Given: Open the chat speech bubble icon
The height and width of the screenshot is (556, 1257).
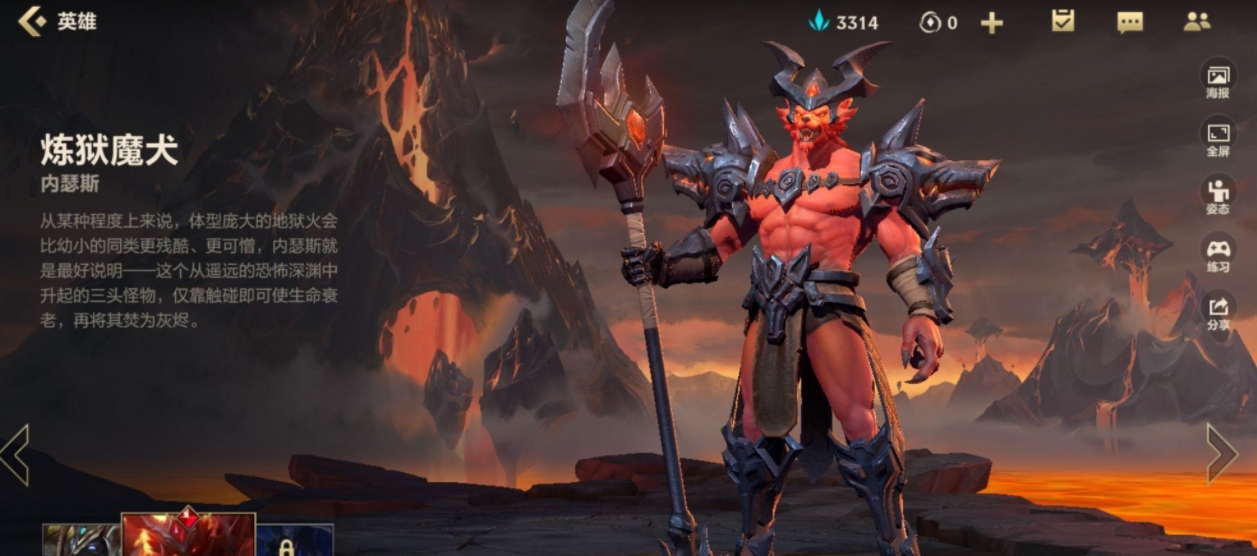Looking at the screenshot, I should pyautogui.click(x=1130, y=22).
